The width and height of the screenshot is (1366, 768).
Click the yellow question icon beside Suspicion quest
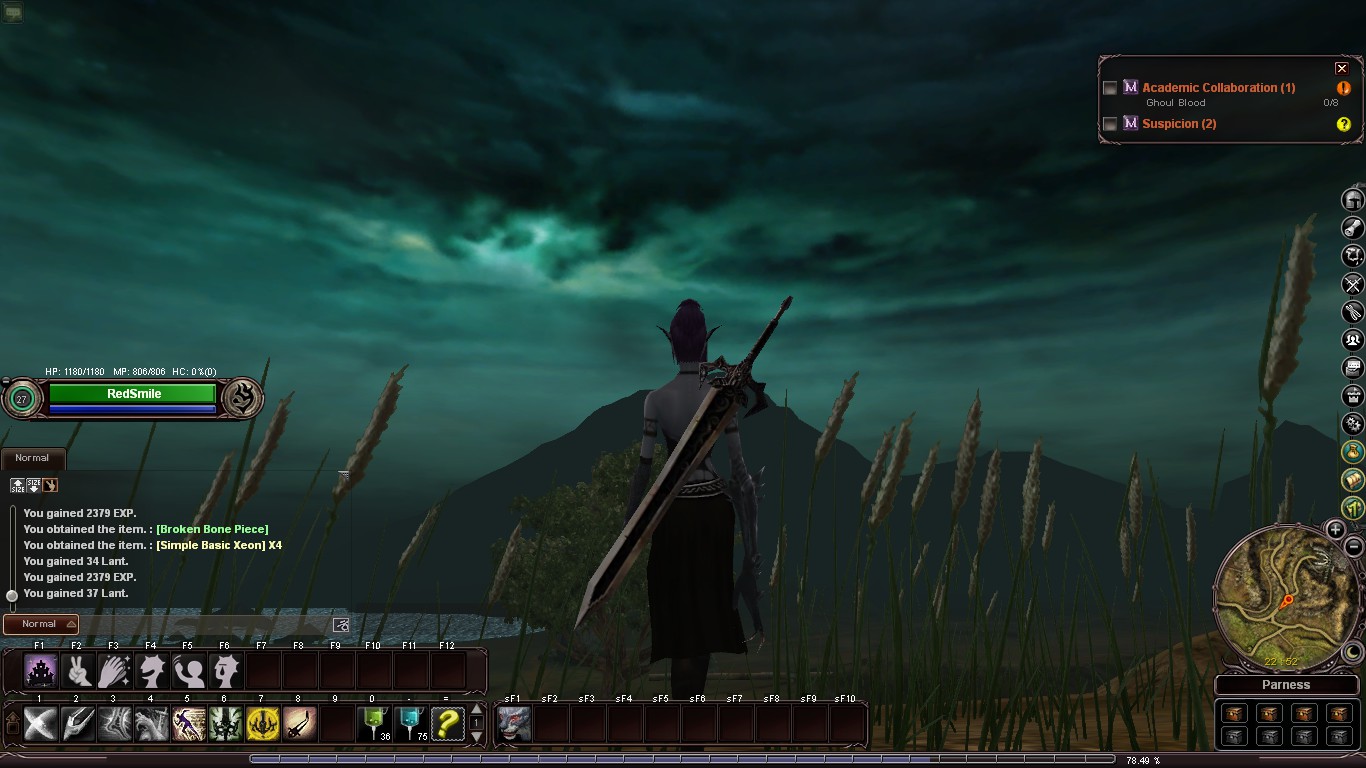point(1344,123)
